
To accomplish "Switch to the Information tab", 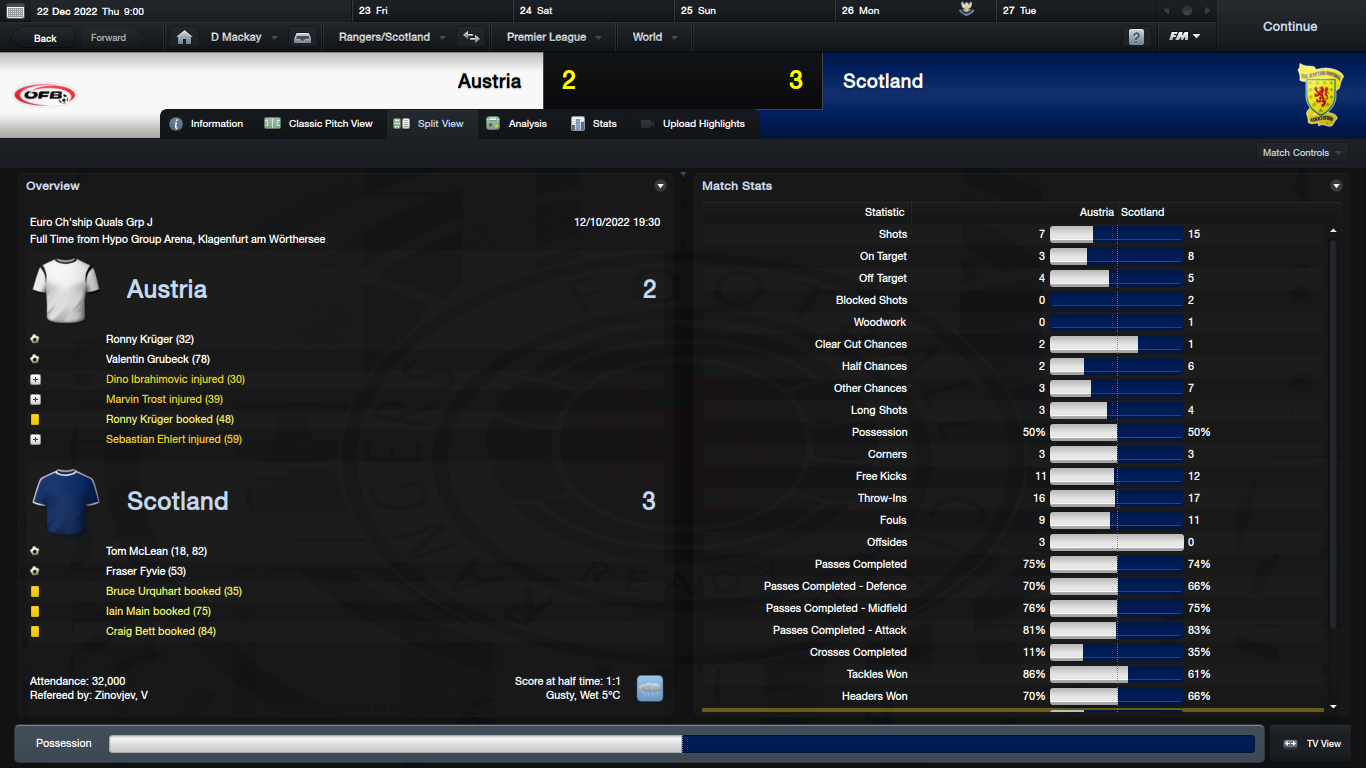I will 206,124.
